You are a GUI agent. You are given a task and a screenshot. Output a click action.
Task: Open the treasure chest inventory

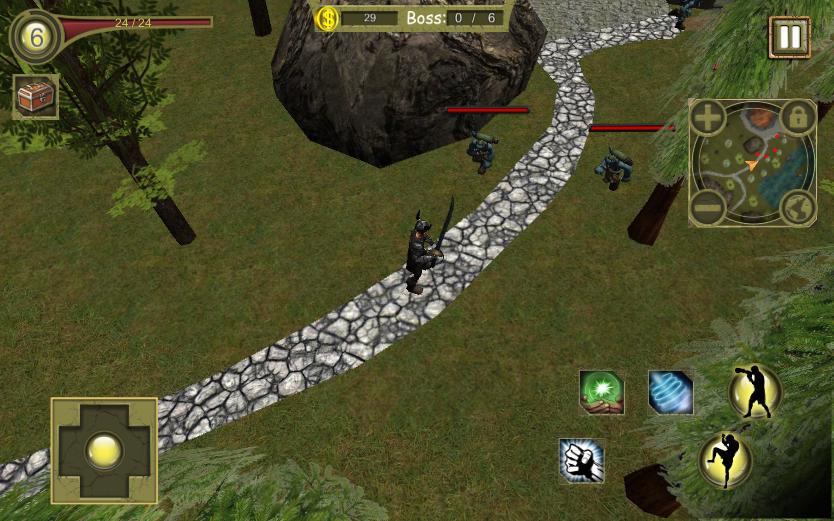coord(35,97)
